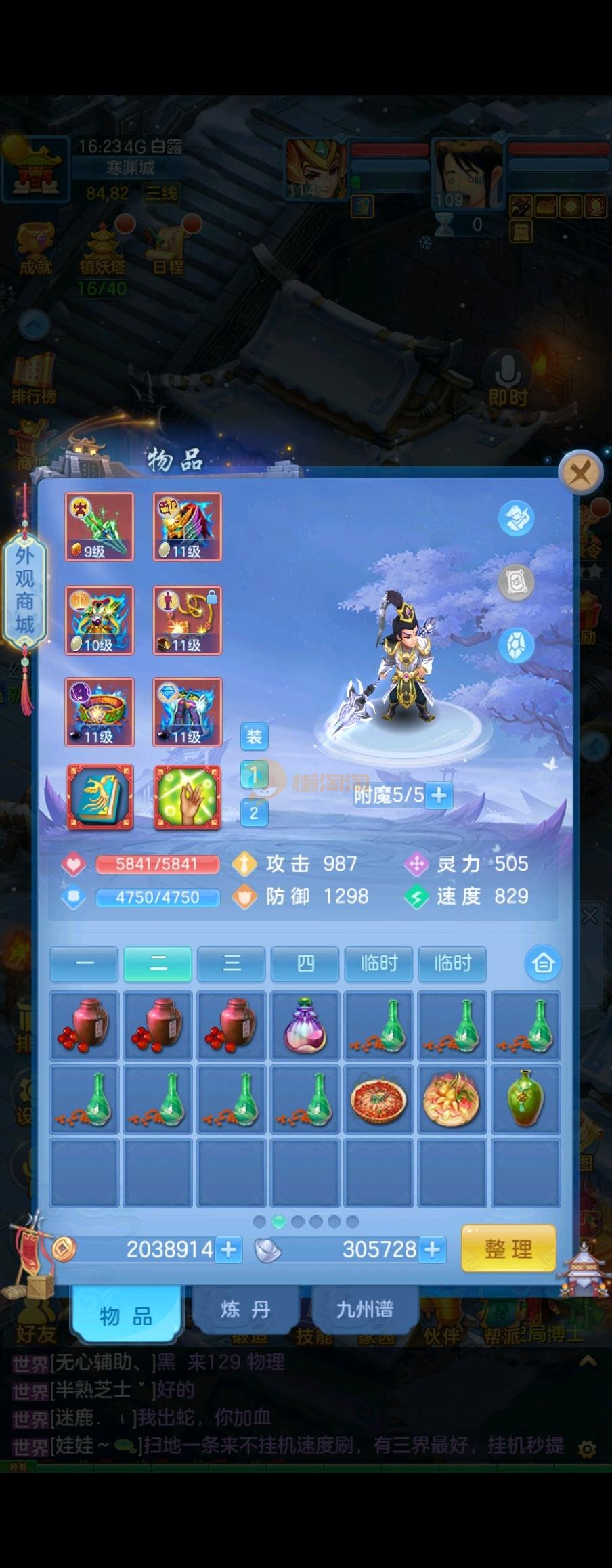Viewport: 612px width, 1568px height.
Task: Open the warehouse house icon button
Action: tap(543, 963)
